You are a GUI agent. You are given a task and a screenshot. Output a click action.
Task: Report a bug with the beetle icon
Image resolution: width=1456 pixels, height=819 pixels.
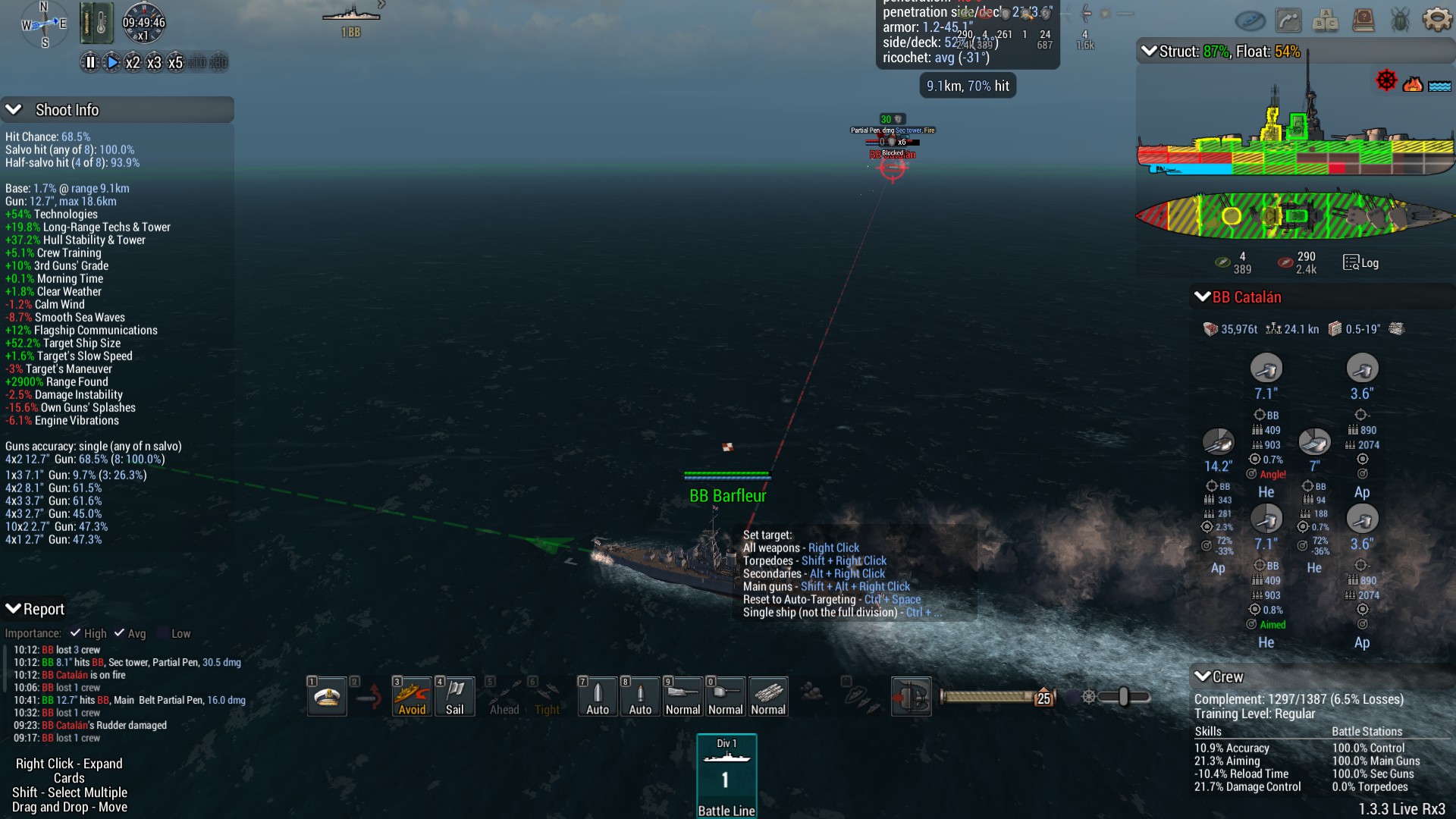coord(1400,20)
